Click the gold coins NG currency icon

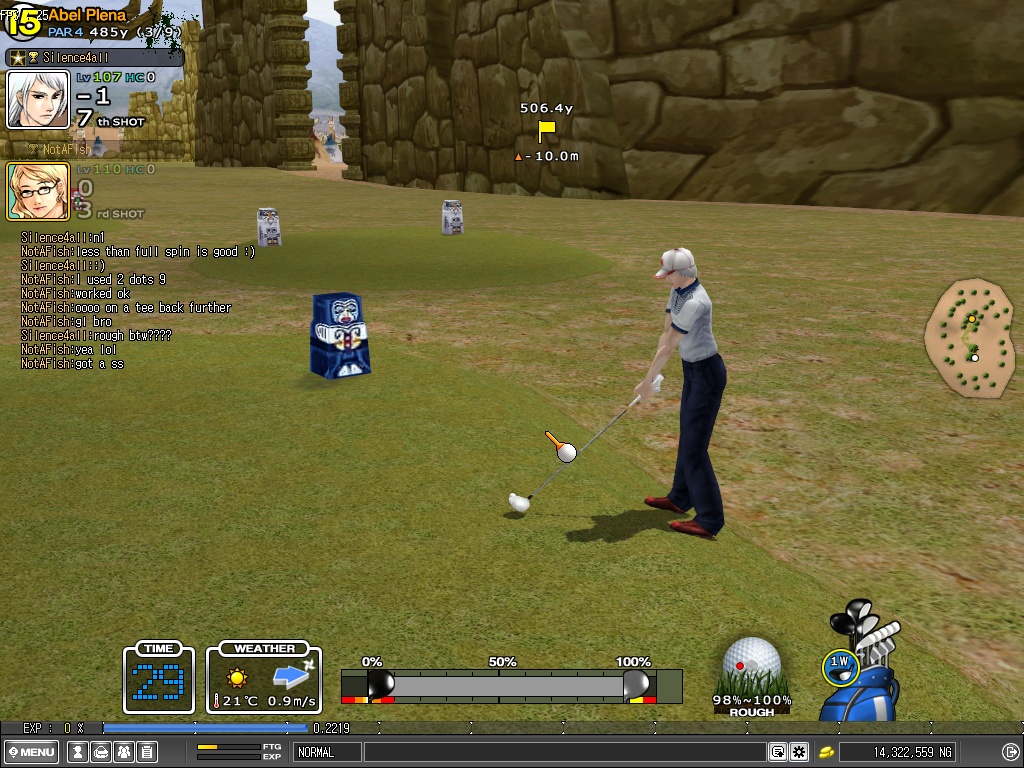(x=827, y=752)
